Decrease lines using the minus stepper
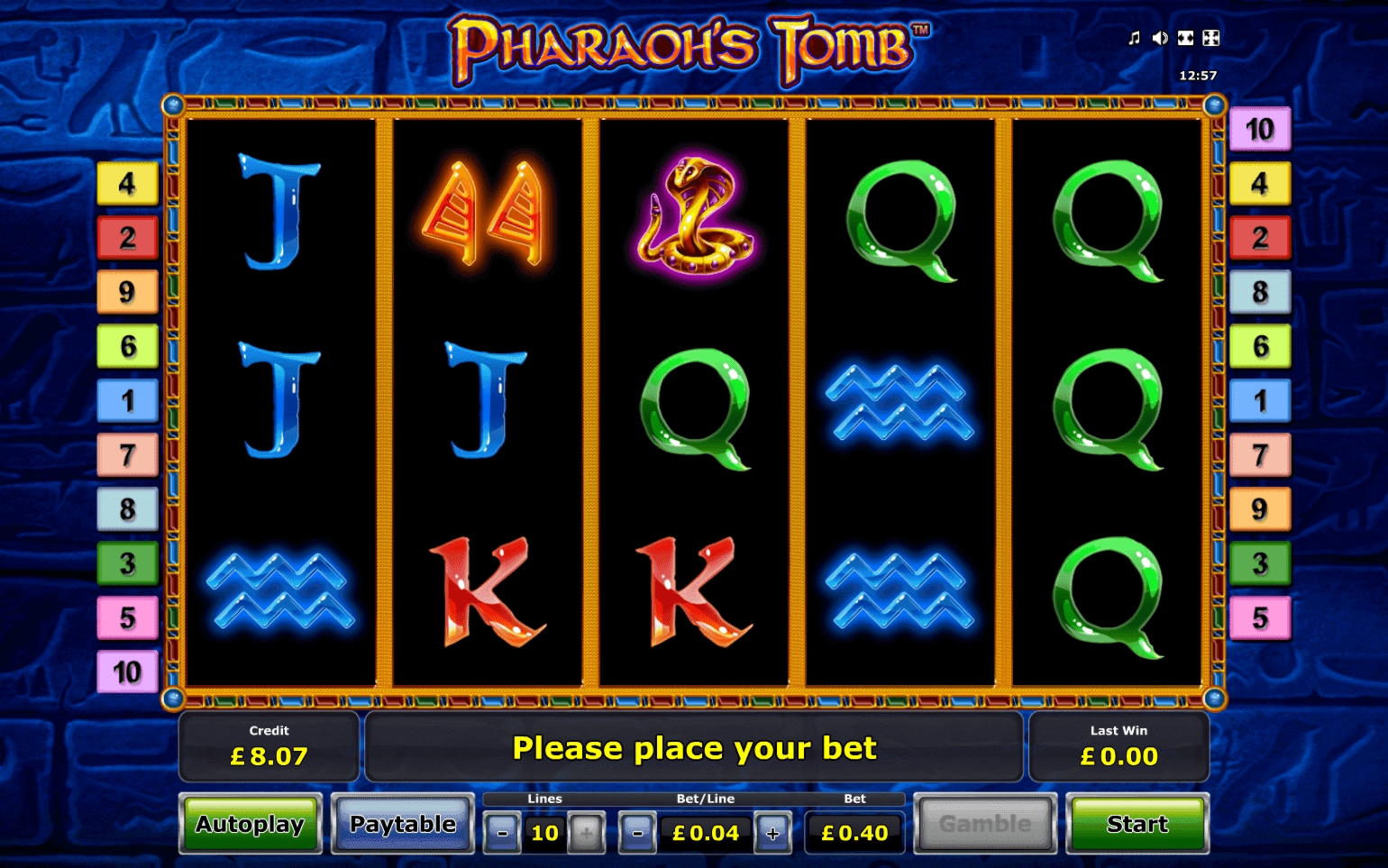1388x868 pixels. coord(501,833)
